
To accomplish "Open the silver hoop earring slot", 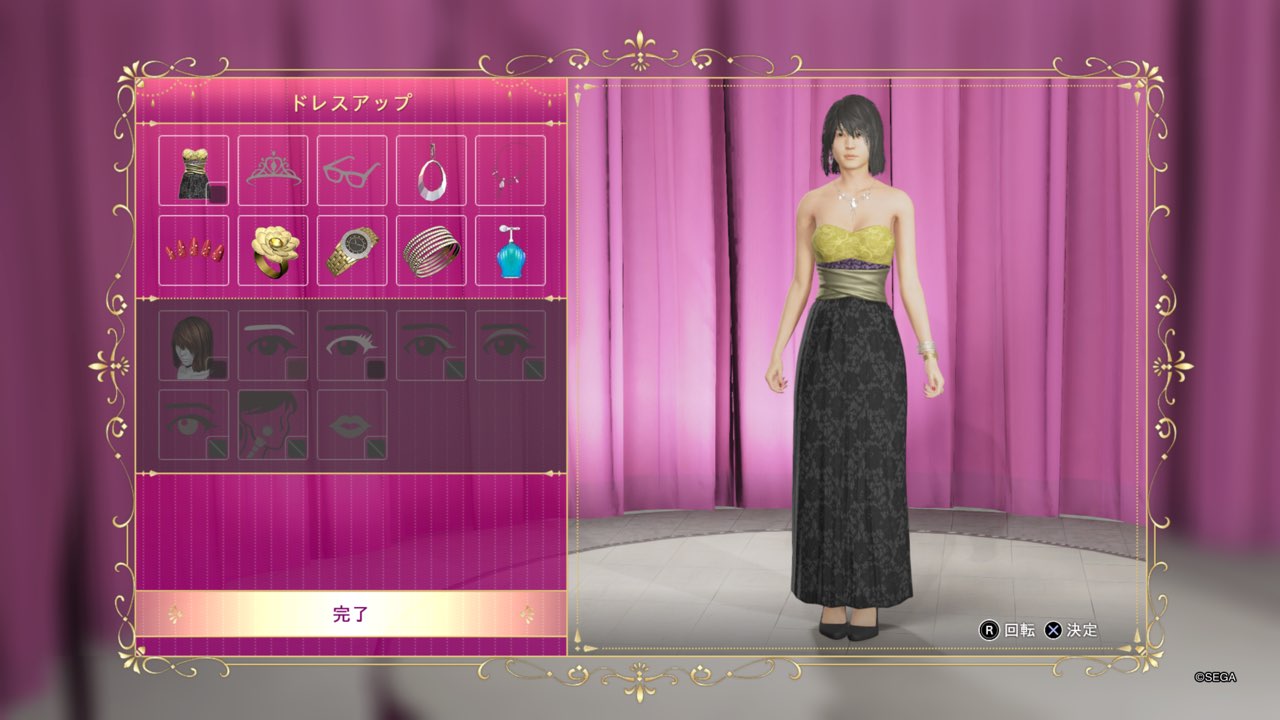I will [431, 171].
